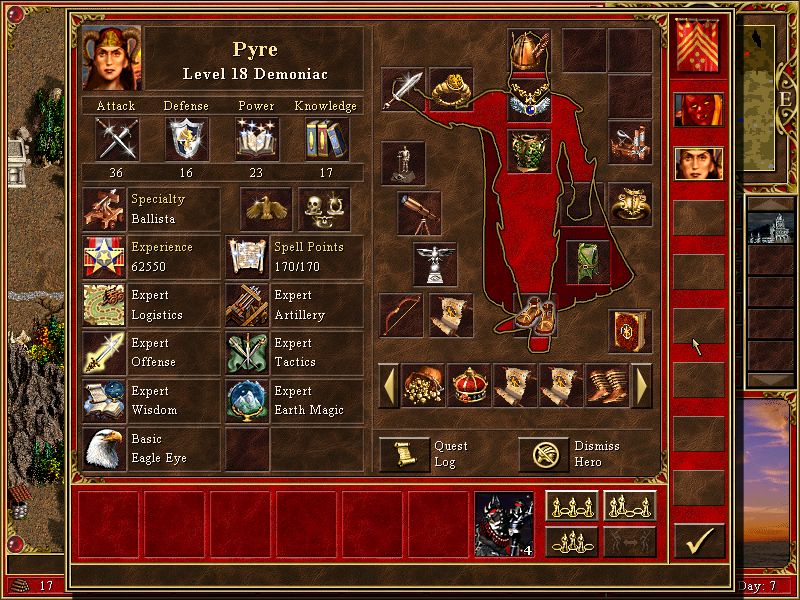
Task: Select Basic Eagle Eye skill
Action: pyautogui.click(x=105, y=449)
